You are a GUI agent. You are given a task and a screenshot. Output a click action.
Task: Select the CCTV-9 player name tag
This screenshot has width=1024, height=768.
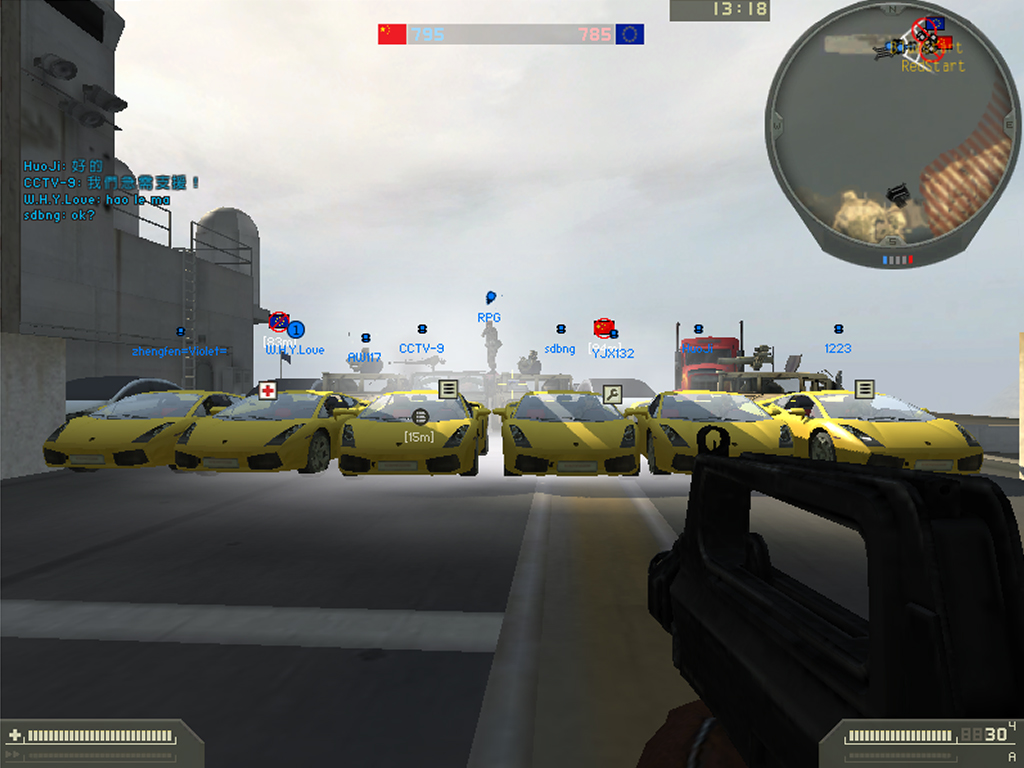coord(421,349)
